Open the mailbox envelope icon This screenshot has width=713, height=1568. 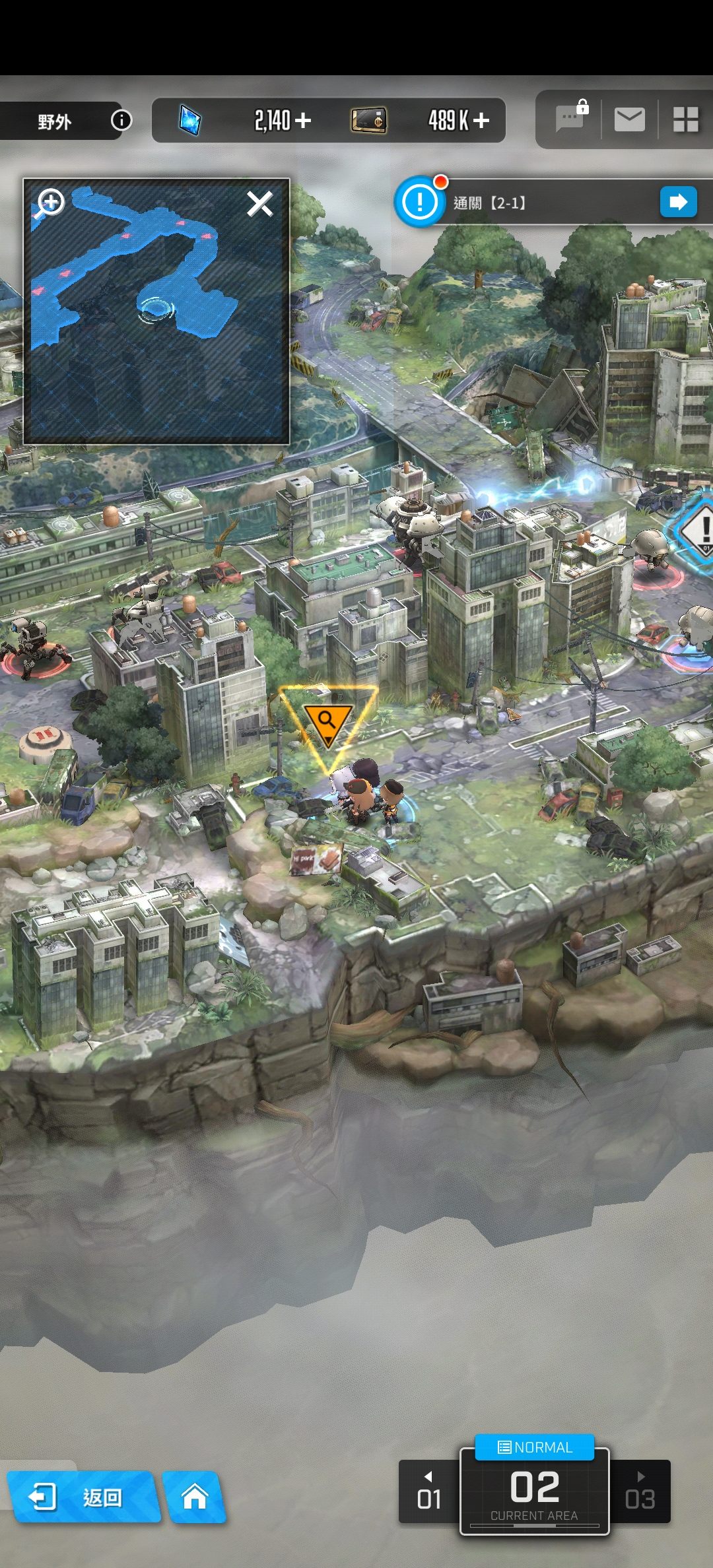[x=629, y=120]
